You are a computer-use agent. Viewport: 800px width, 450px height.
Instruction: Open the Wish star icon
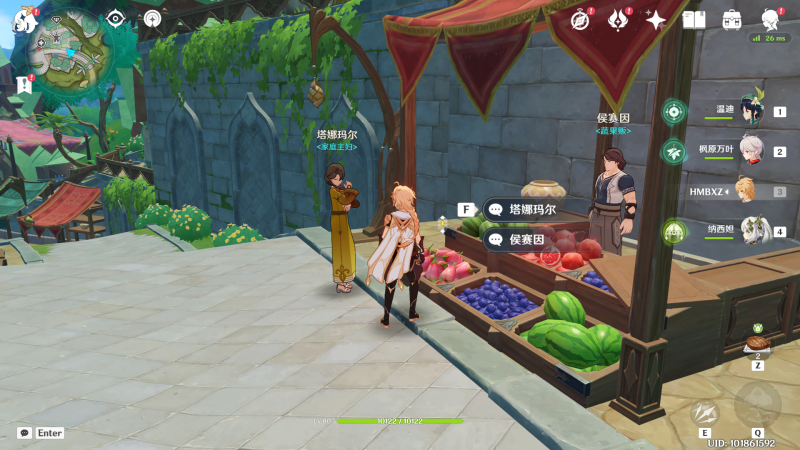click(x=656, y=19)
